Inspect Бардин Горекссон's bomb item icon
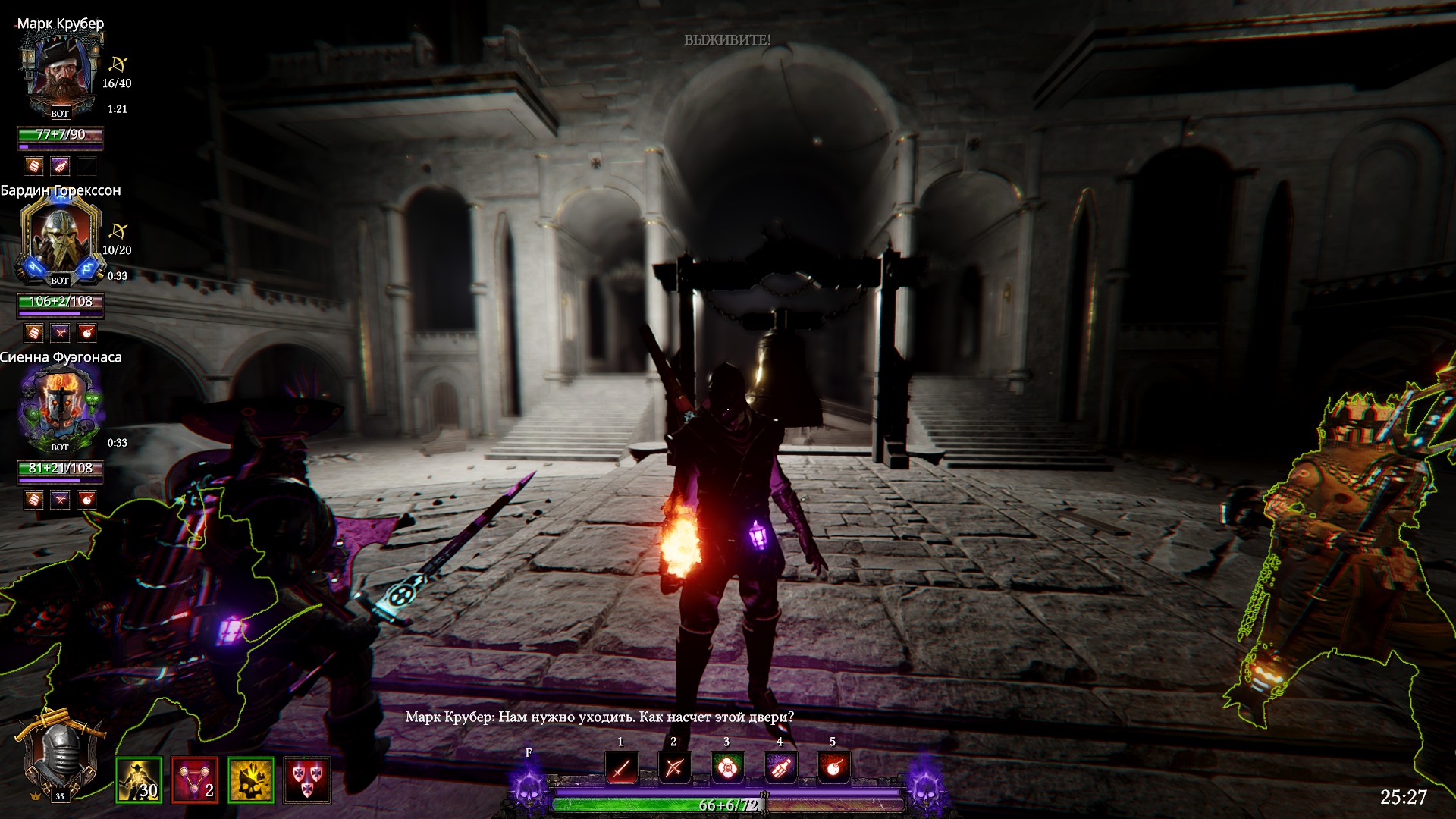Image resolution: width=1456 pixels, height=819 pixels. [87, 333]
